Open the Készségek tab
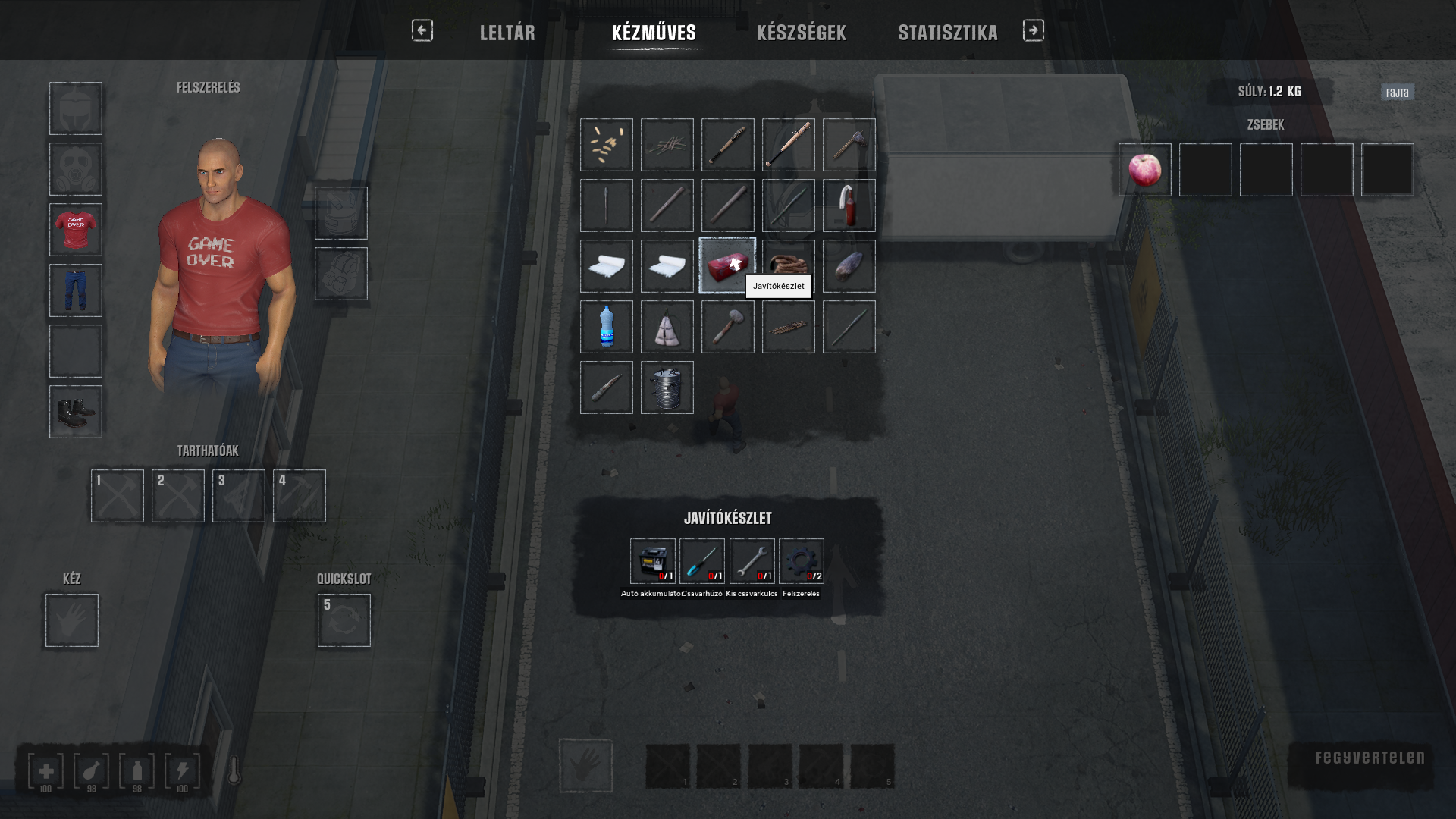 801,33
